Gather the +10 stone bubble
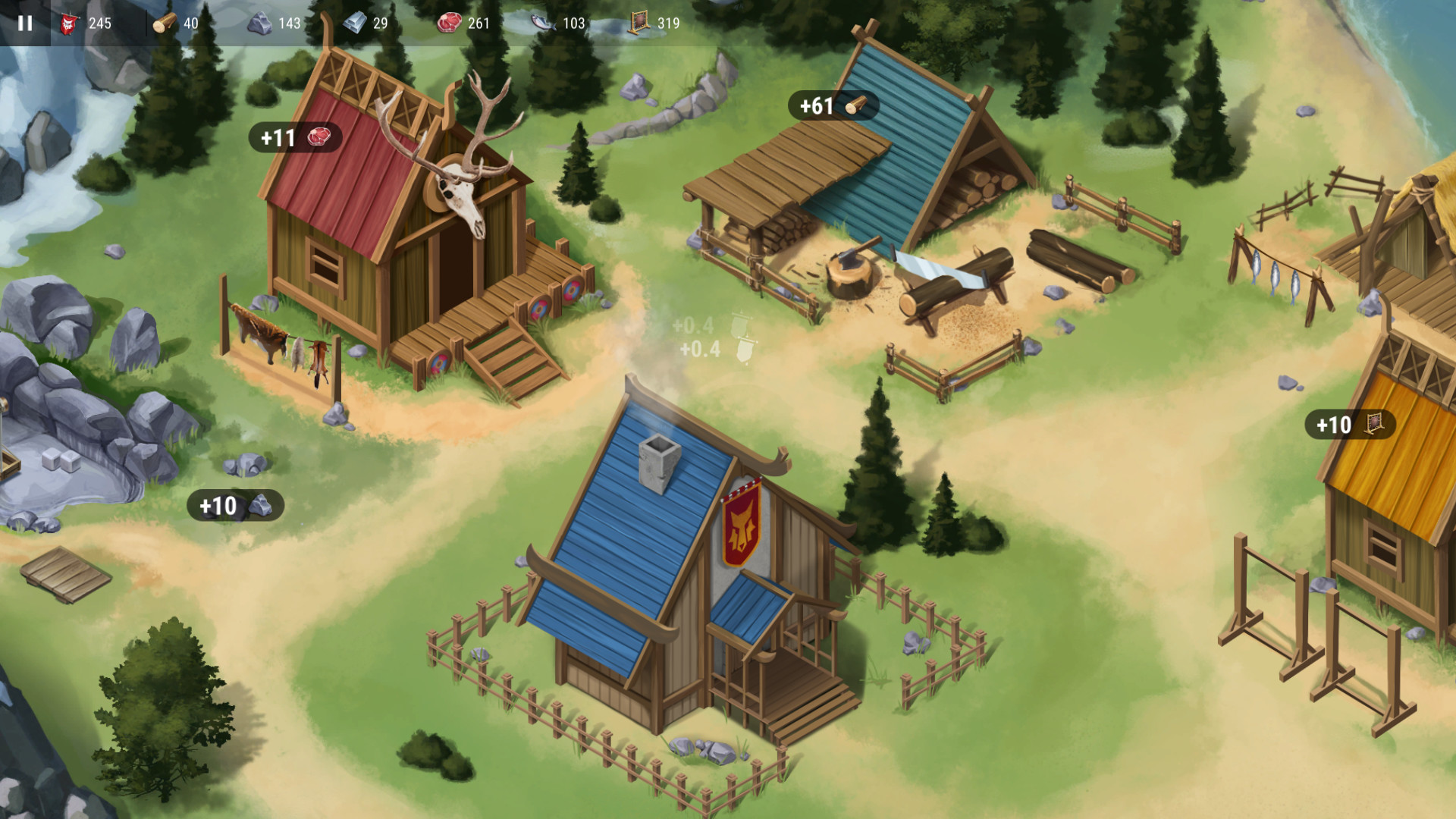Image resolution: width=1456 pixels, height=819 pixels. pos(235,505)
